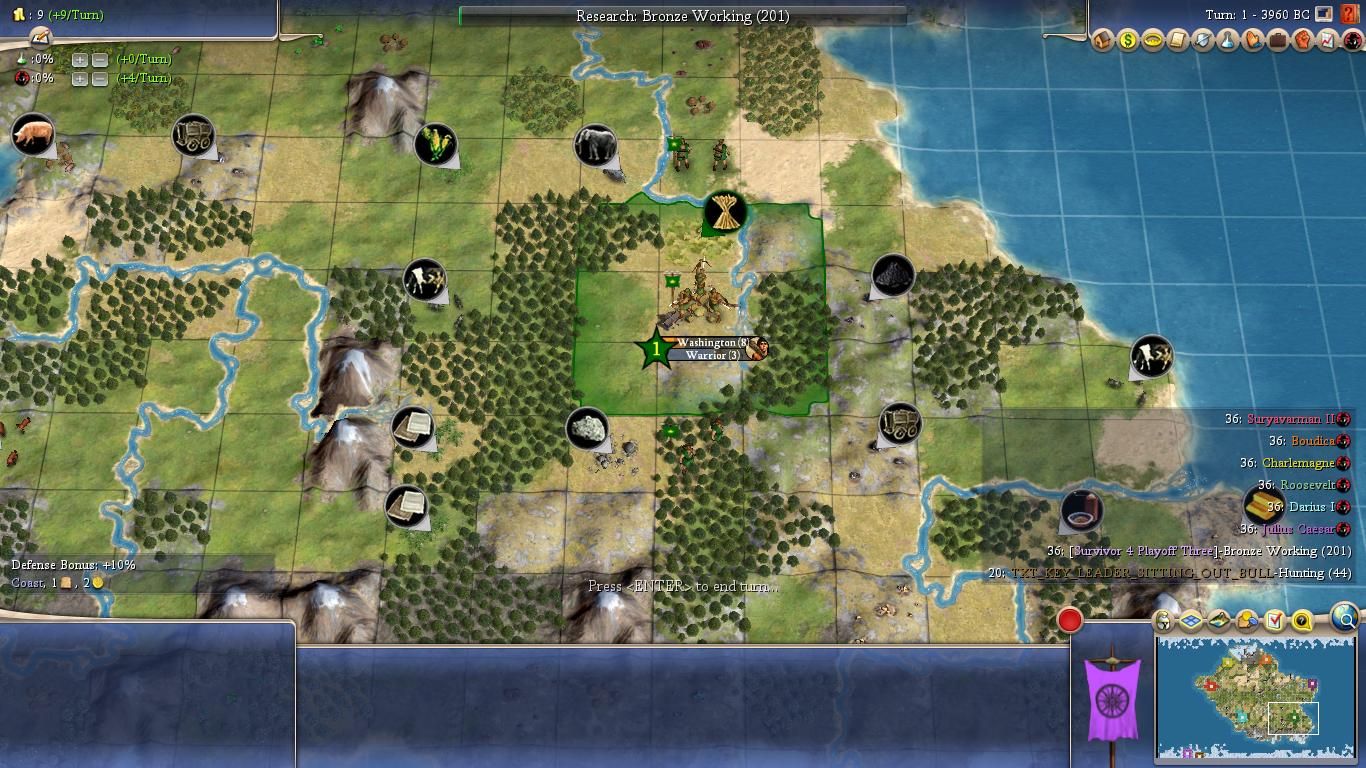Toggle the tile grid overlay icon

[x=1191, y=621]
